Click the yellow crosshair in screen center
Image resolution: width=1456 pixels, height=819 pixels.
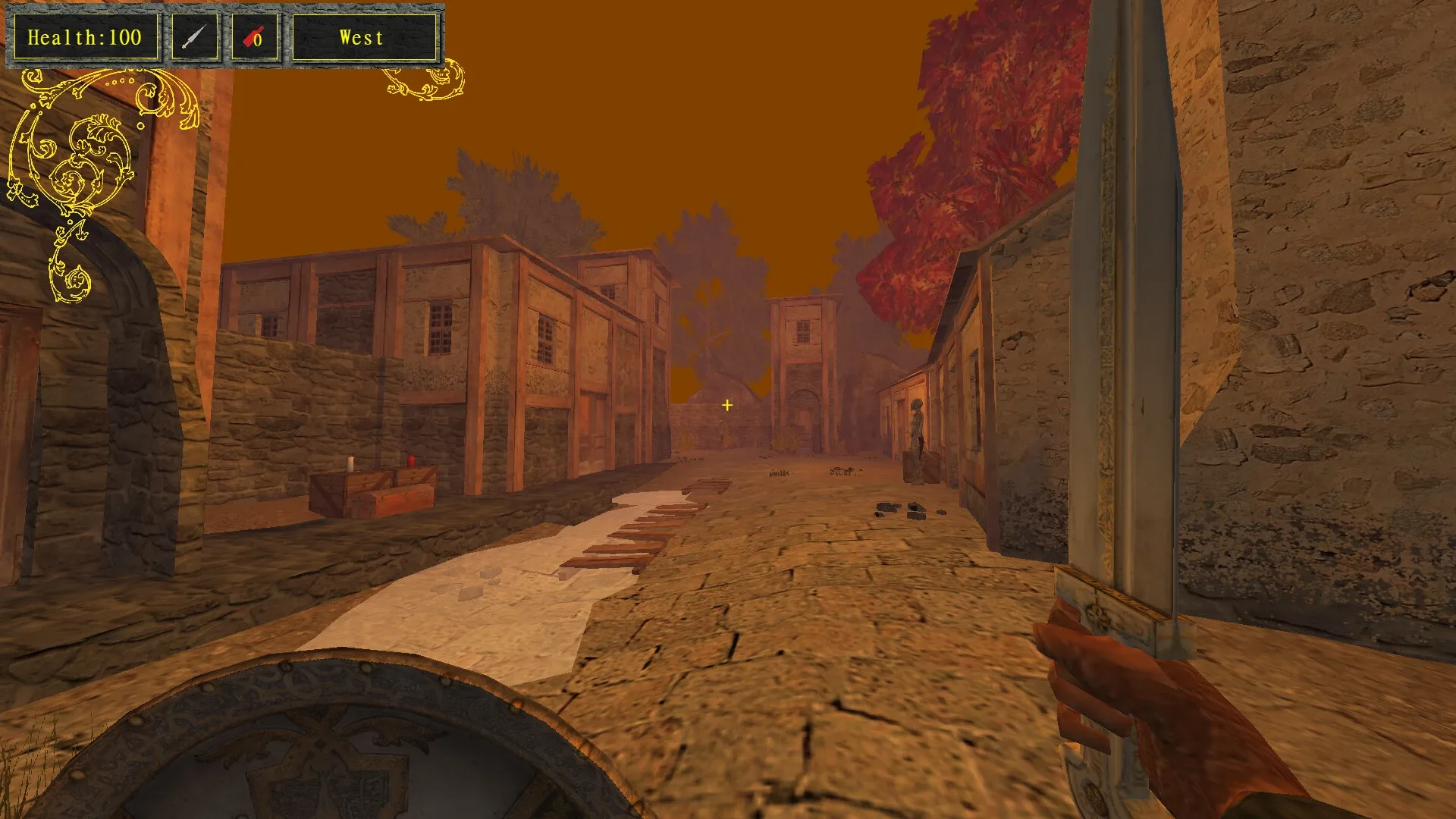[726, 405]
